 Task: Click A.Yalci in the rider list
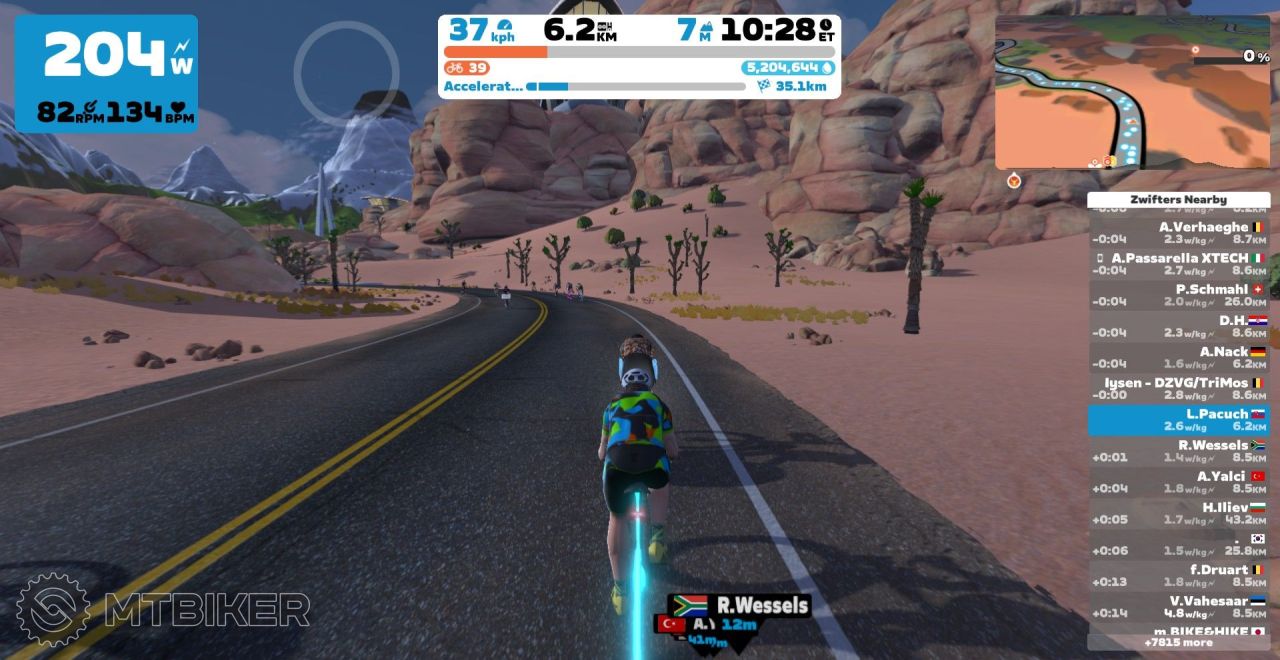point(1178,482)
